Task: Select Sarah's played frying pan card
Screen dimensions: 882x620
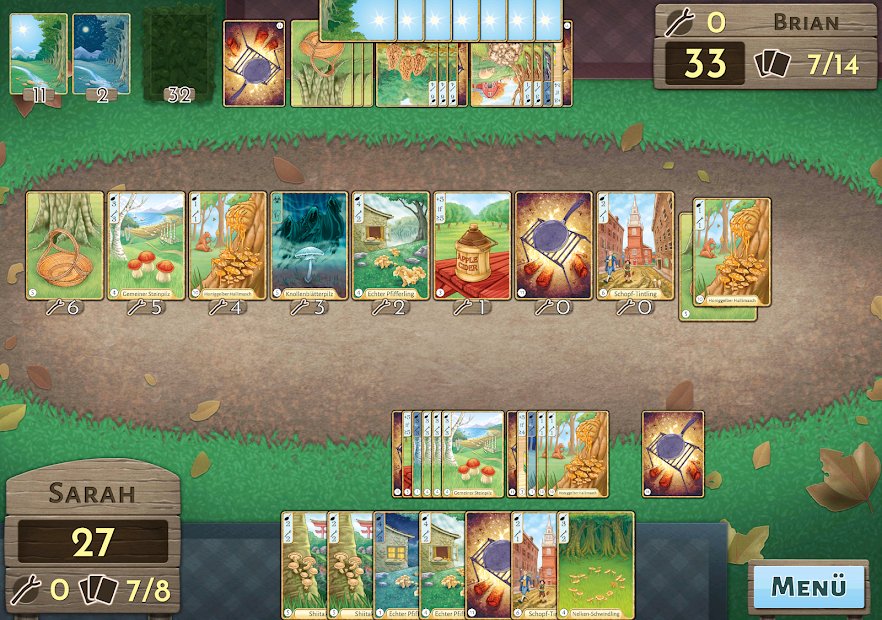Action: click(673, 454)
